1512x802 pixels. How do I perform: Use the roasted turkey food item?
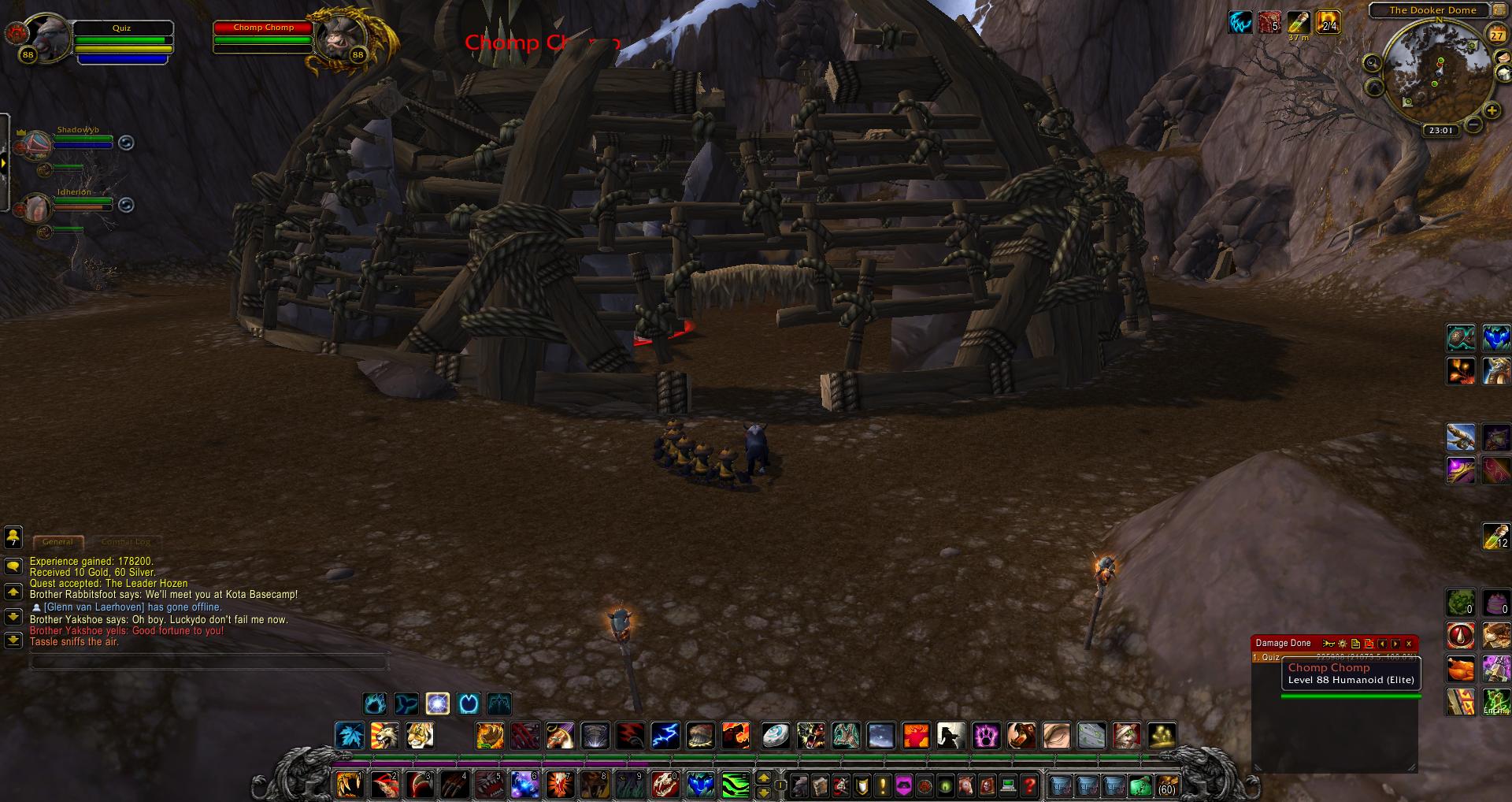pos(1461,669)
